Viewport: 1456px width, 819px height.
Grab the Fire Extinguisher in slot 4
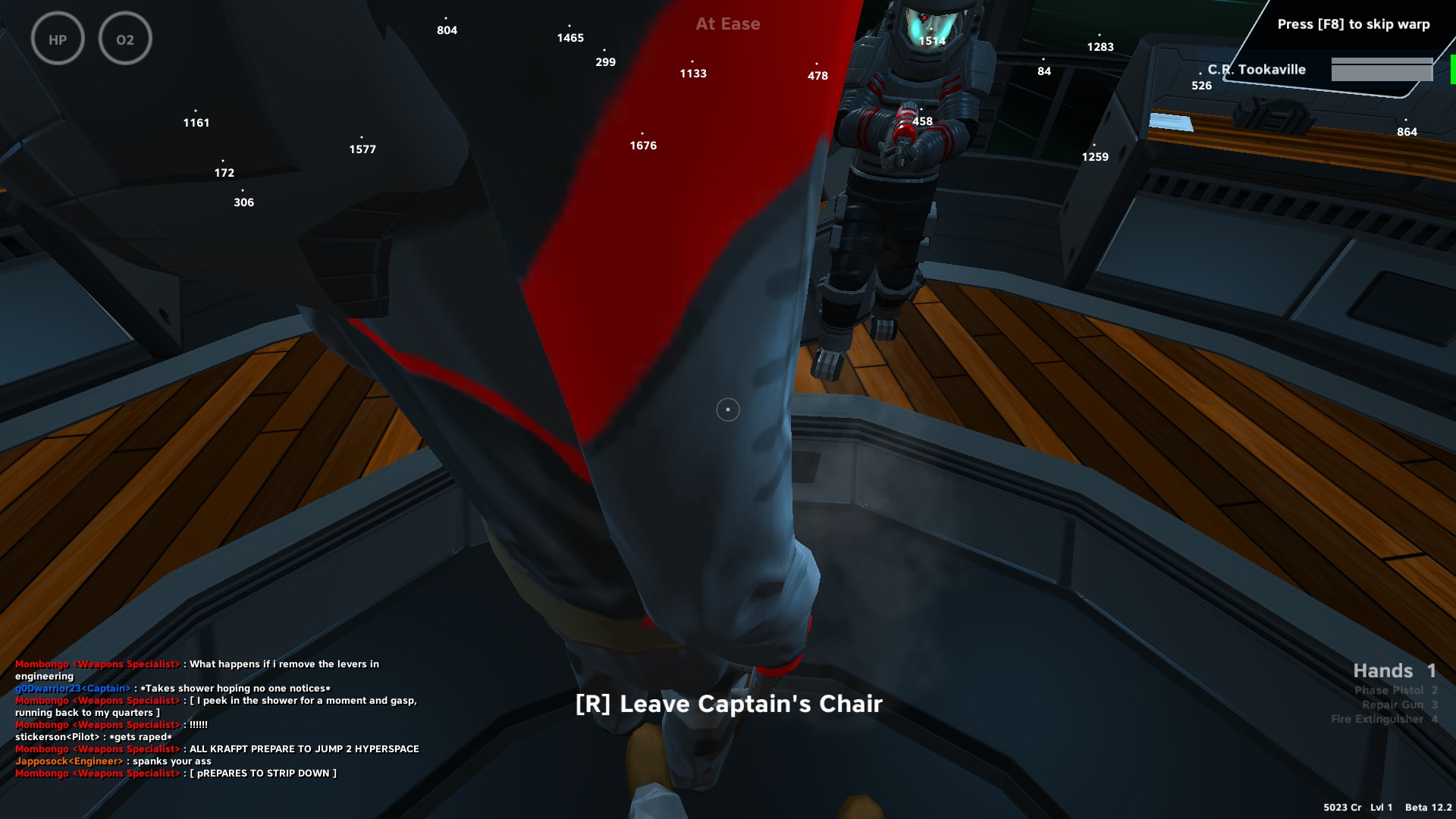pyautogui.click(x=1385, y=719)
